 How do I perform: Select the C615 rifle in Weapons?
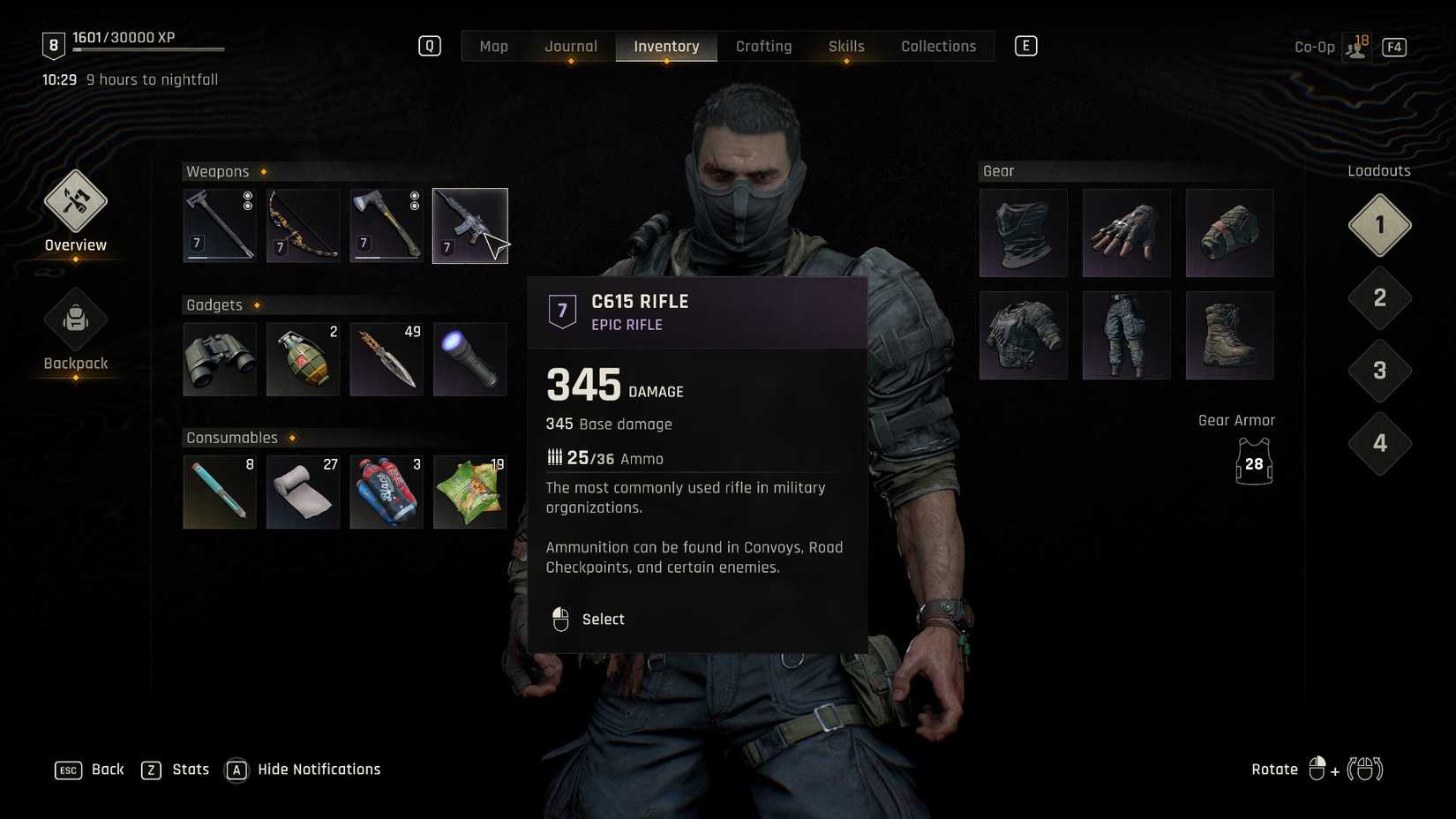click(x=469, y=225)
